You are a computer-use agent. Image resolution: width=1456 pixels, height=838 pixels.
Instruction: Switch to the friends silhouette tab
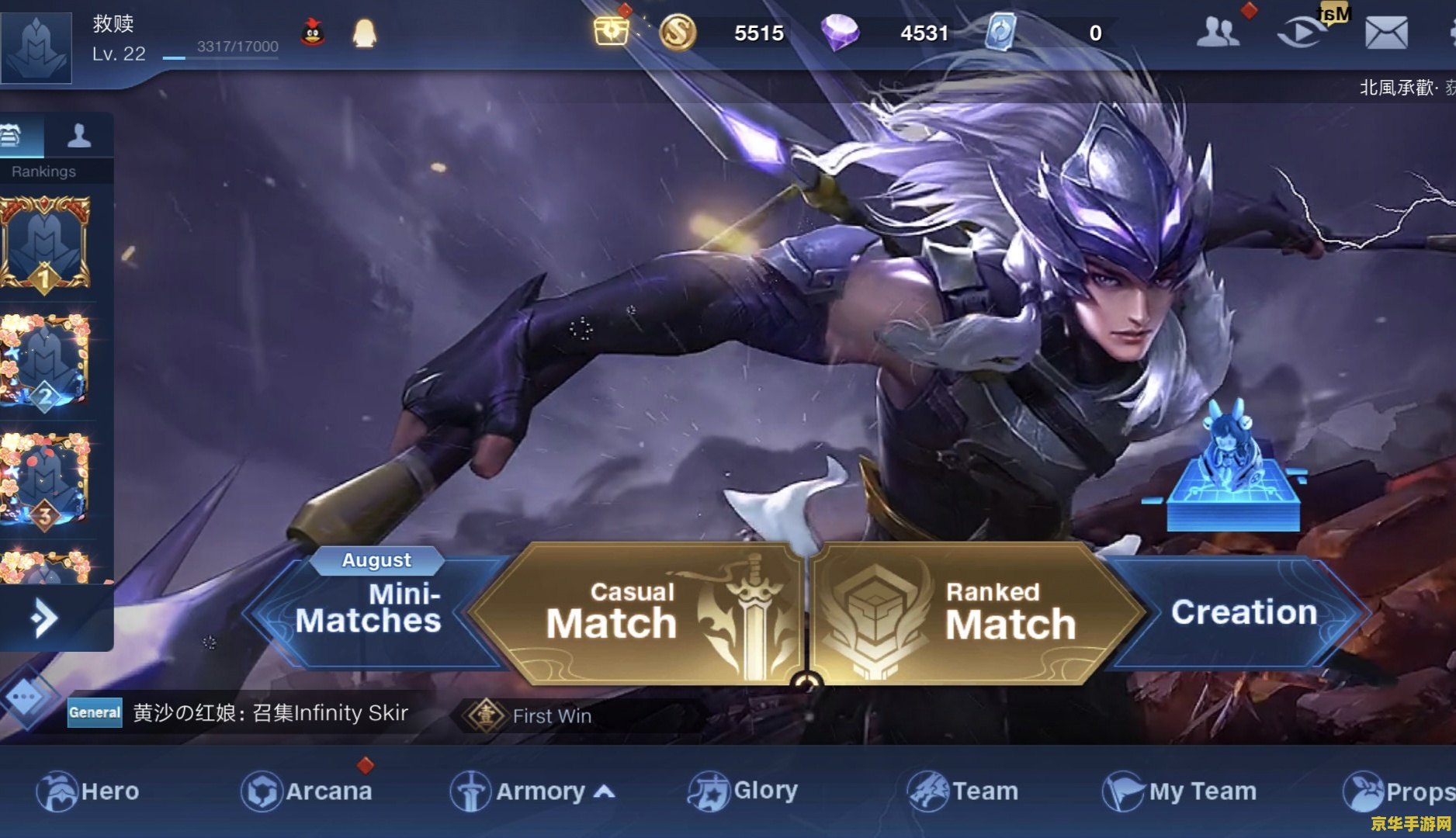point(79,136)
